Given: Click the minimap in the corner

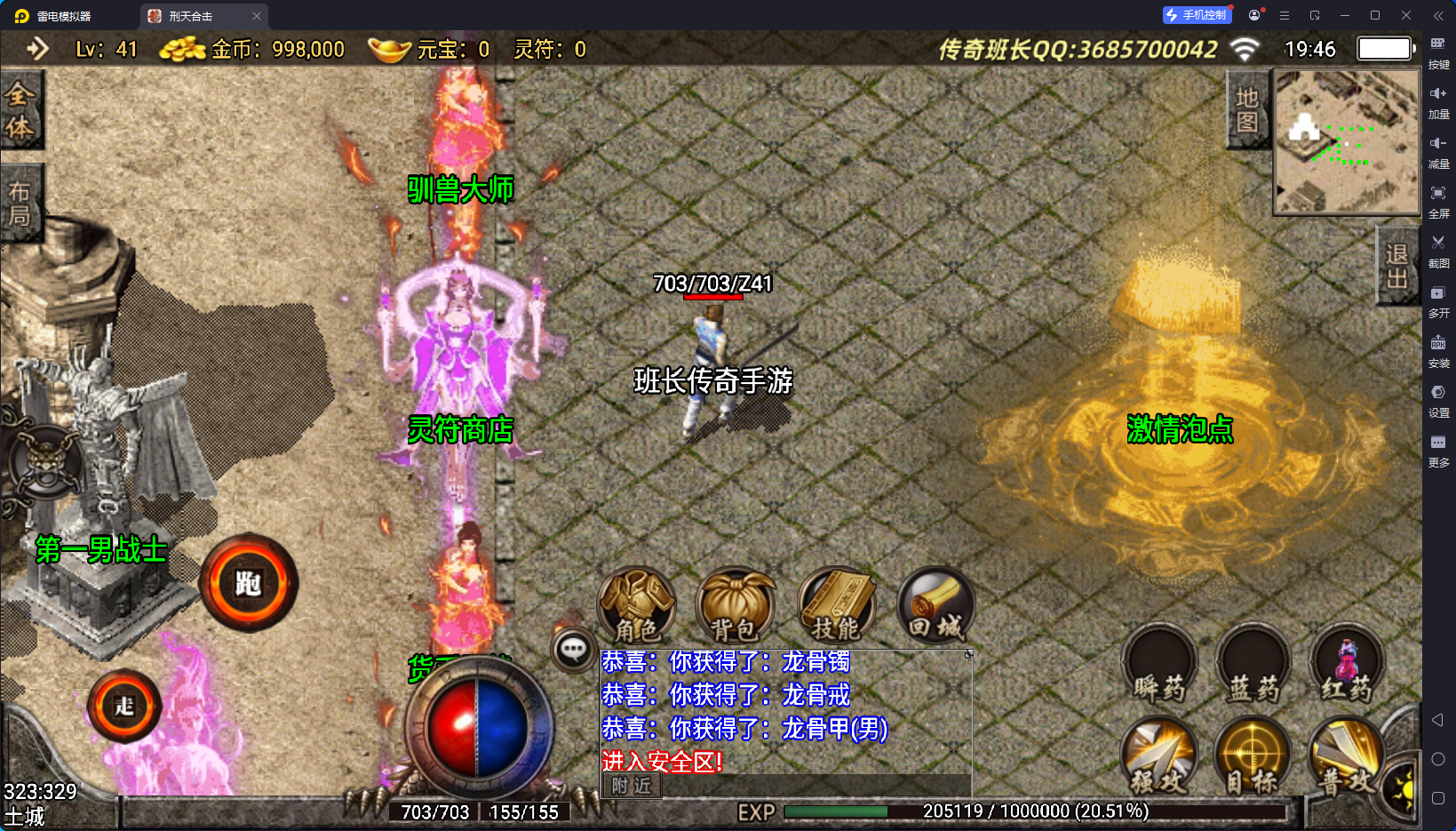Looking at the screenshot, I should [x=1347, y=142].
